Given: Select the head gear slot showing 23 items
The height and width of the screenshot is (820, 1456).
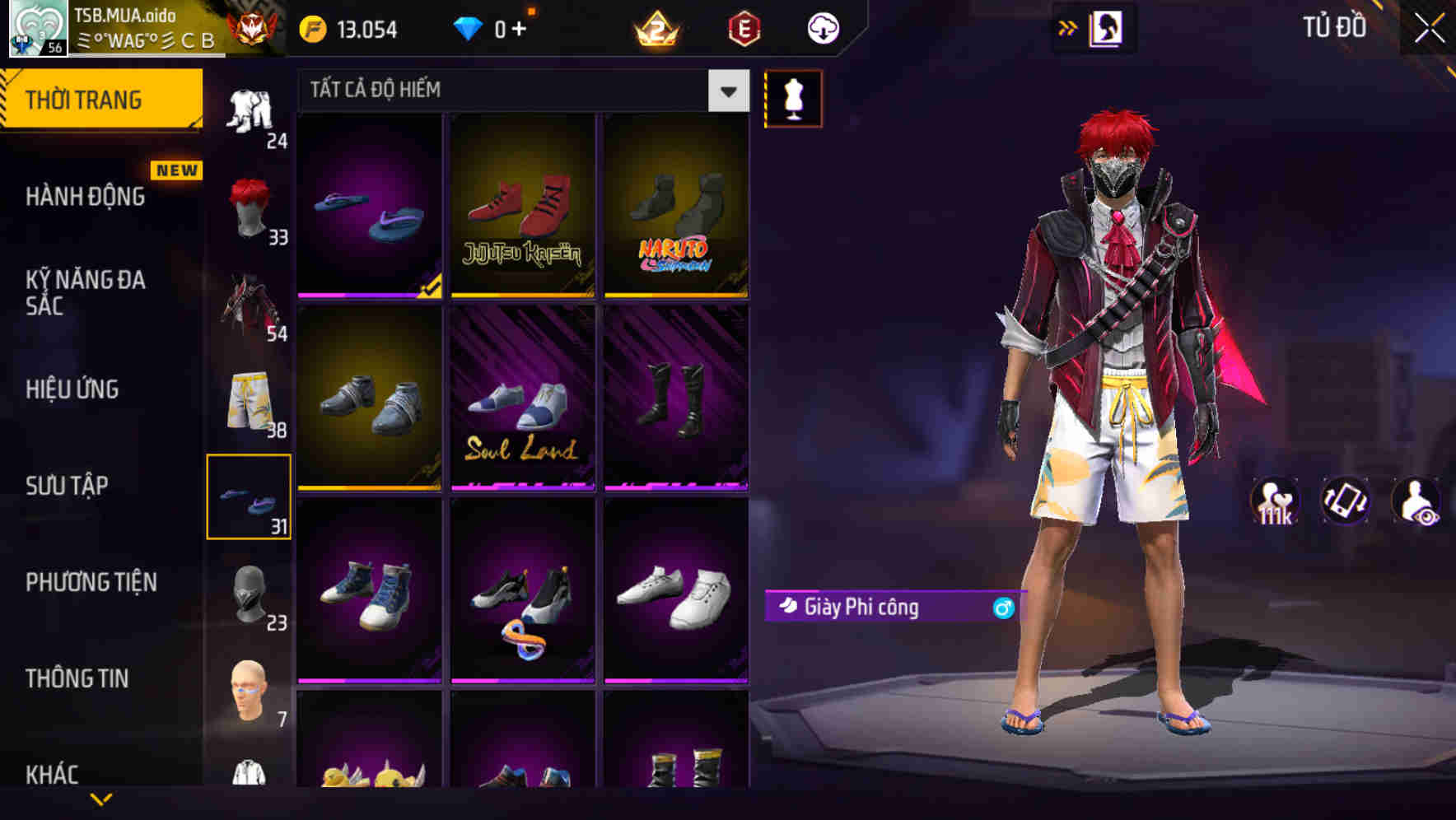Looking at the screenshot, I should (x=247, y=594).
